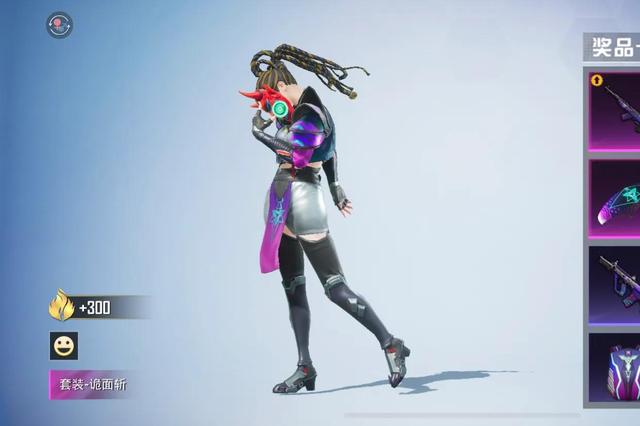Select the purple backpack prize tile
The width and height of the screenshot is (640, 426).
click(x=615, y=370)
